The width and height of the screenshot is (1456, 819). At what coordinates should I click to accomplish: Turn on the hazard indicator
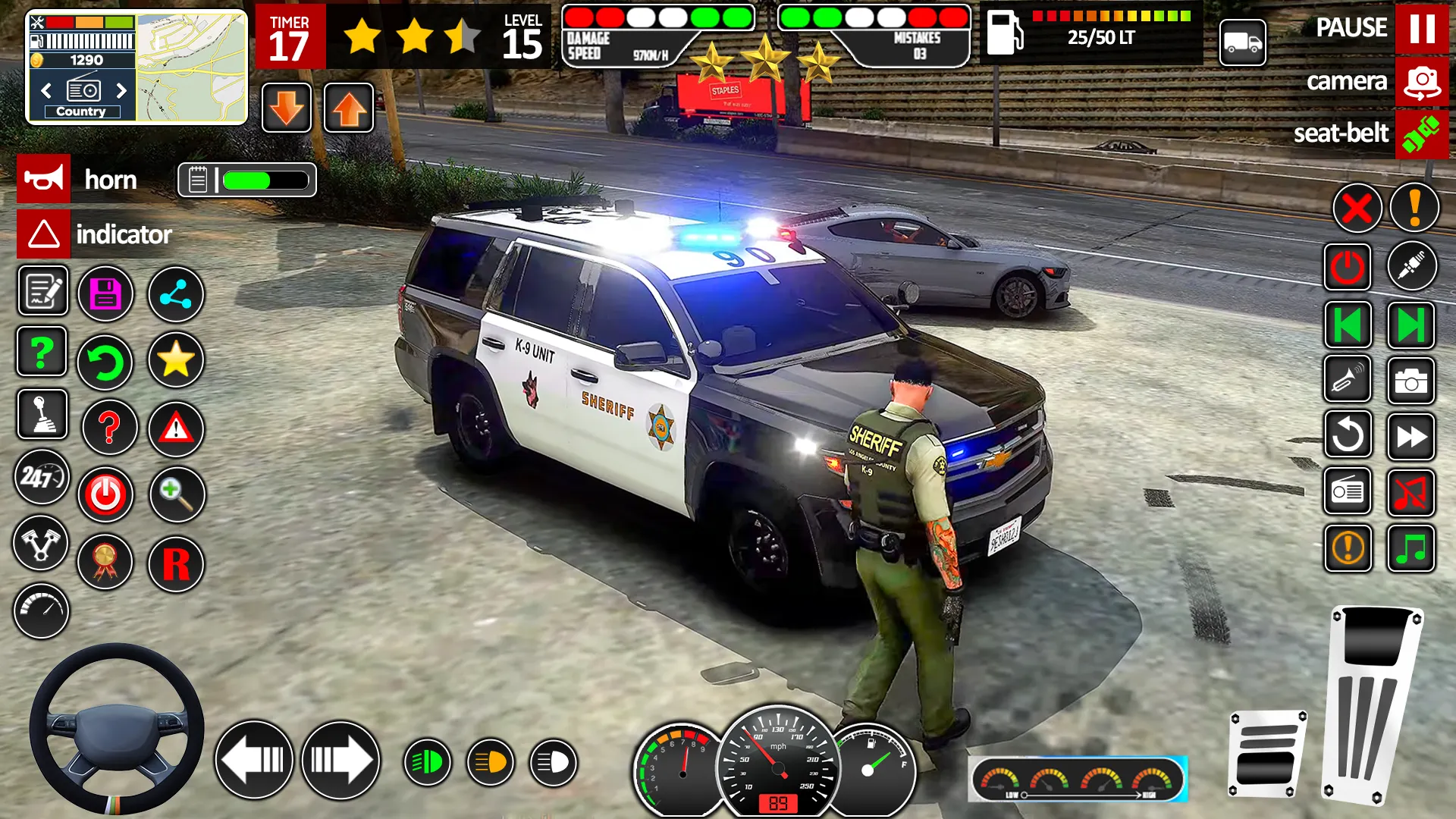pos(44,234)
